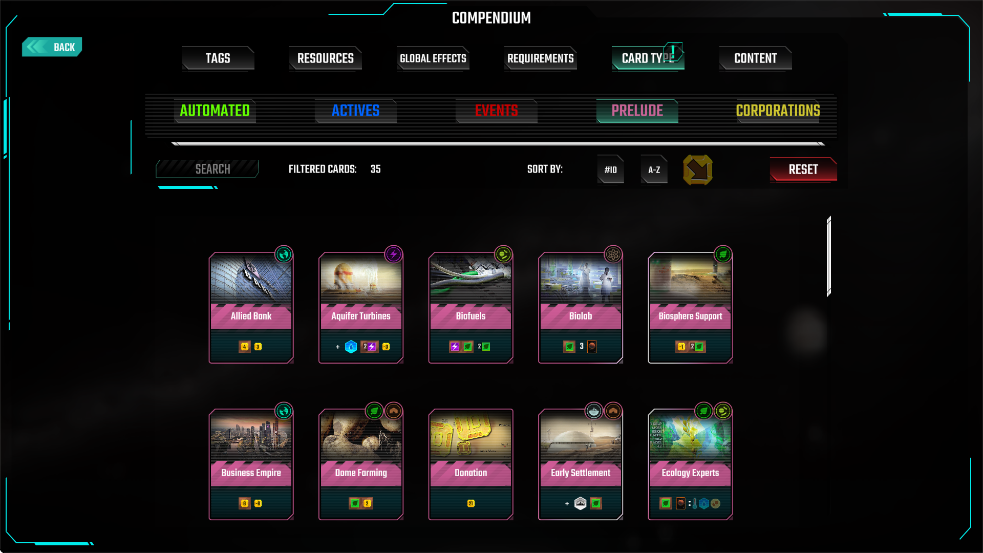The width and height of the screenshot is (983, 553).
Task: Toggle the Corporations card type filter
Action: pyautogui.click(x=778, y=111)
